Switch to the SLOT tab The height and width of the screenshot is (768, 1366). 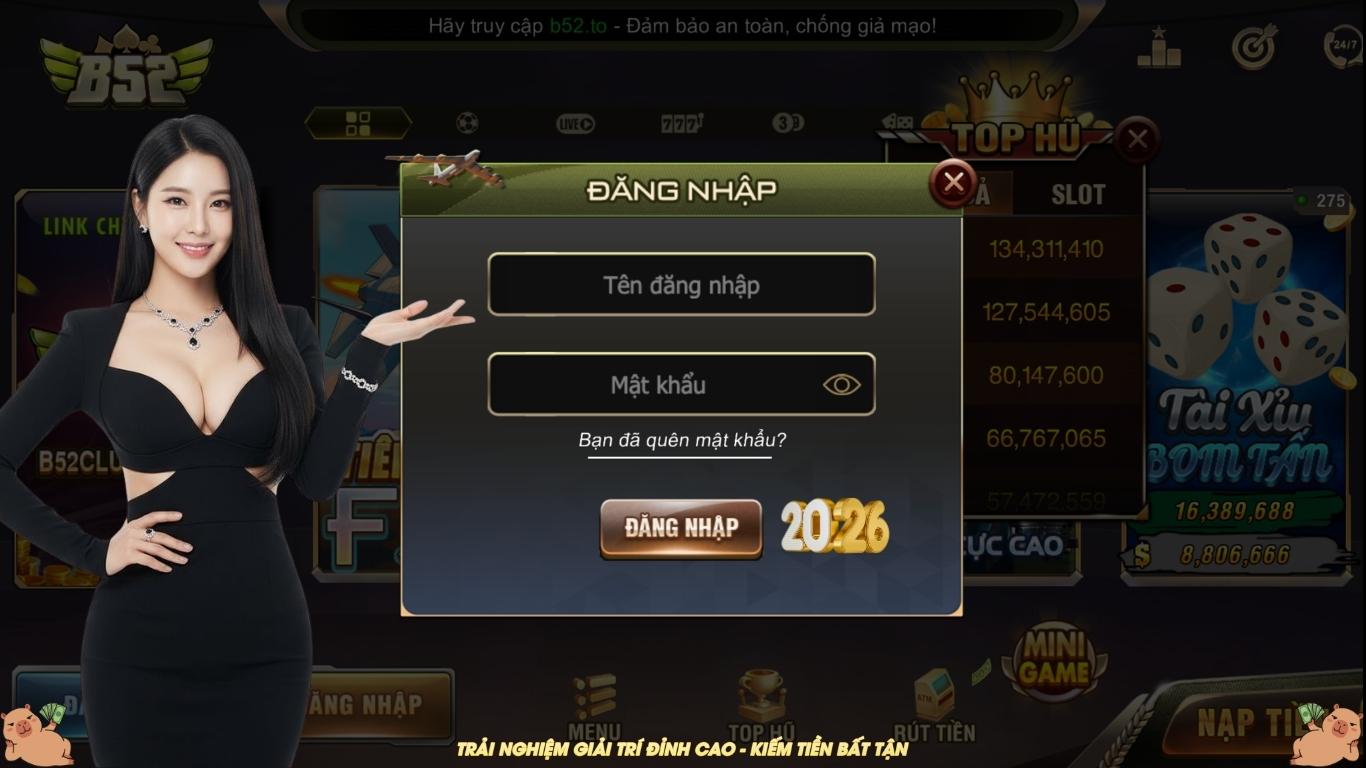tap(1077, 195)
